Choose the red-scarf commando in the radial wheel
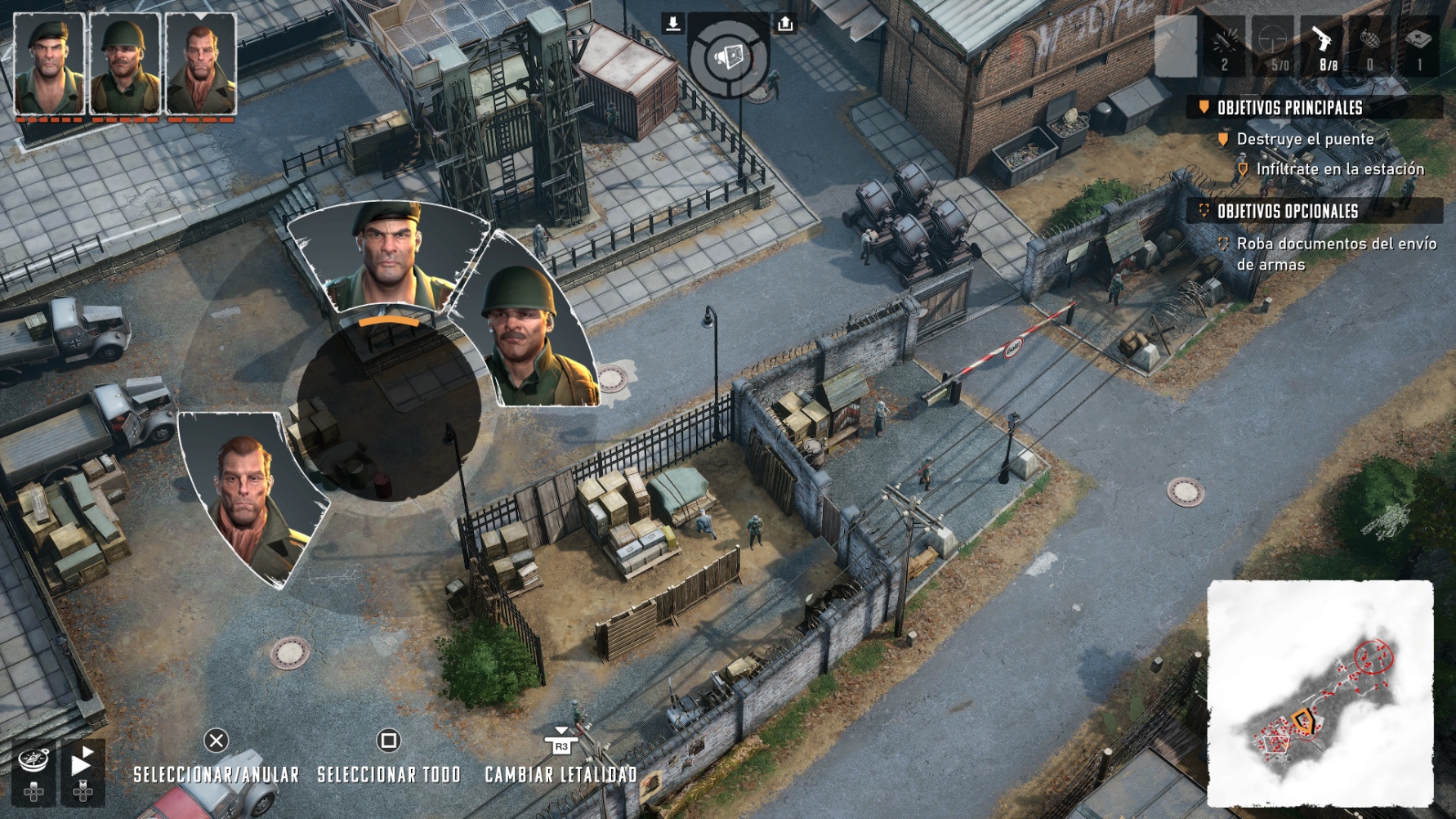 point(249,499)
